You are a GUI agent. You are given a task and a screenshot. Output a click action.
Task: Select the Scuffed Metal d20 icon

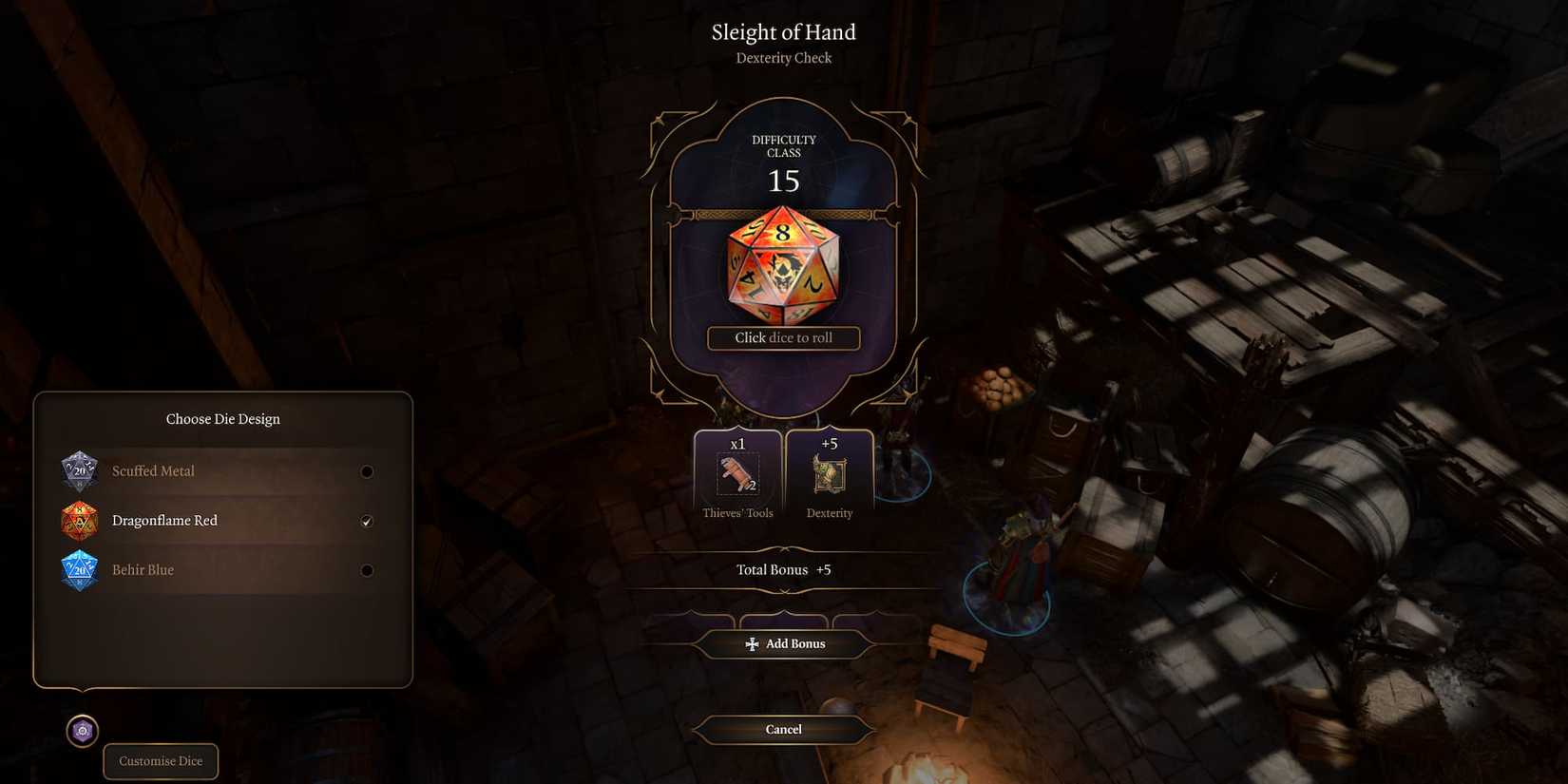[80, 470]
